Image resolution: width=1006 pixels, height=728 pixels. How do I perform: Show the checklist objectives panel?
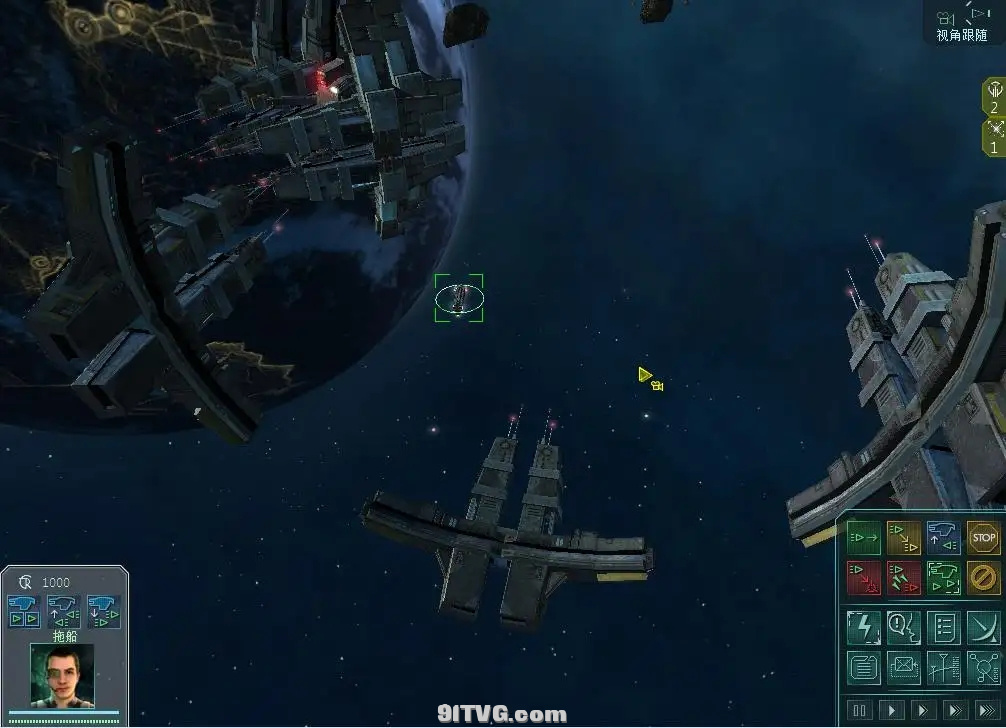click(943, 627)
